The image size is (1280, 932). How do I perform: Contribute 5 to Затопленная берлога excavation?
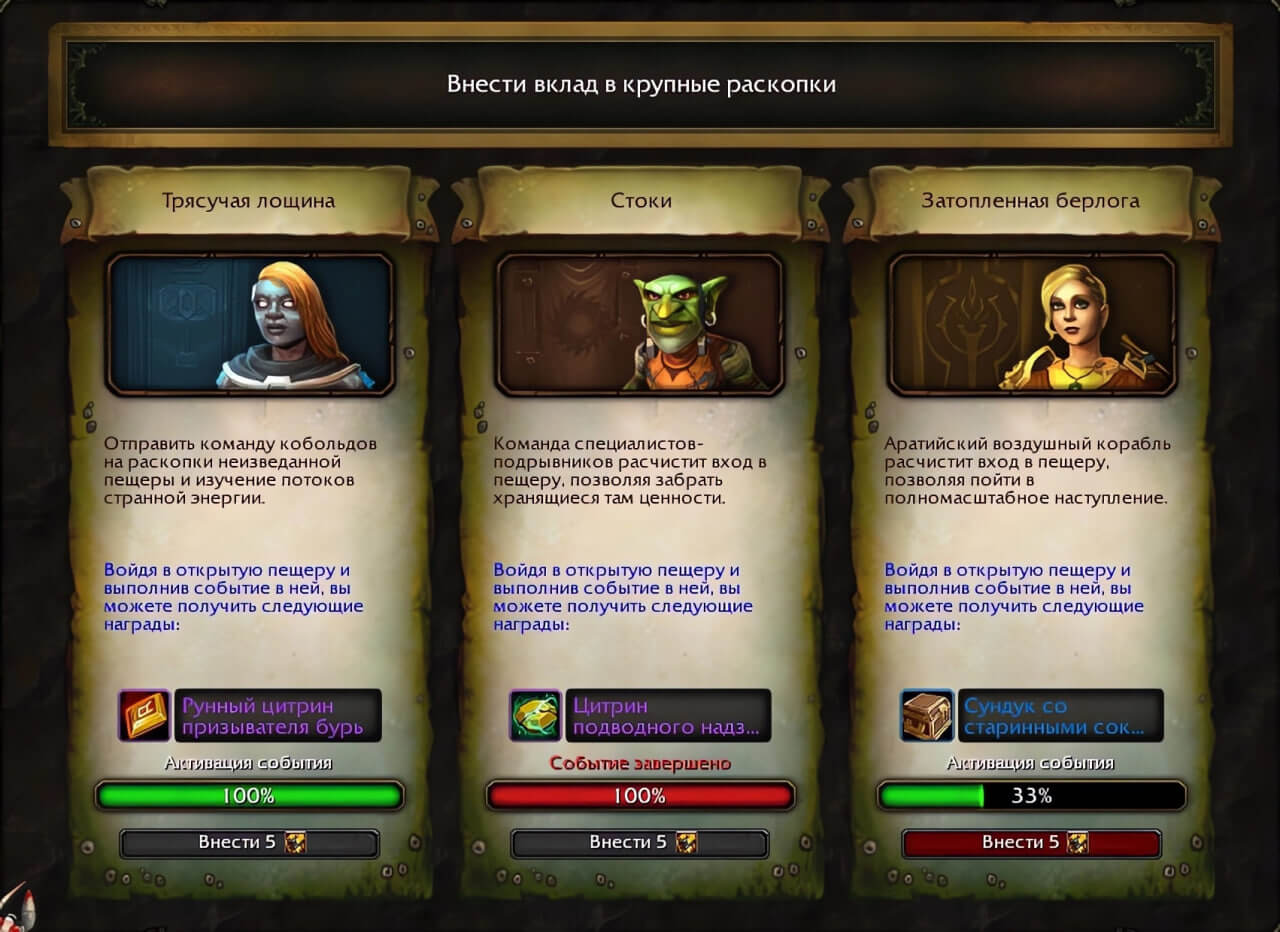coord(1031,843)
